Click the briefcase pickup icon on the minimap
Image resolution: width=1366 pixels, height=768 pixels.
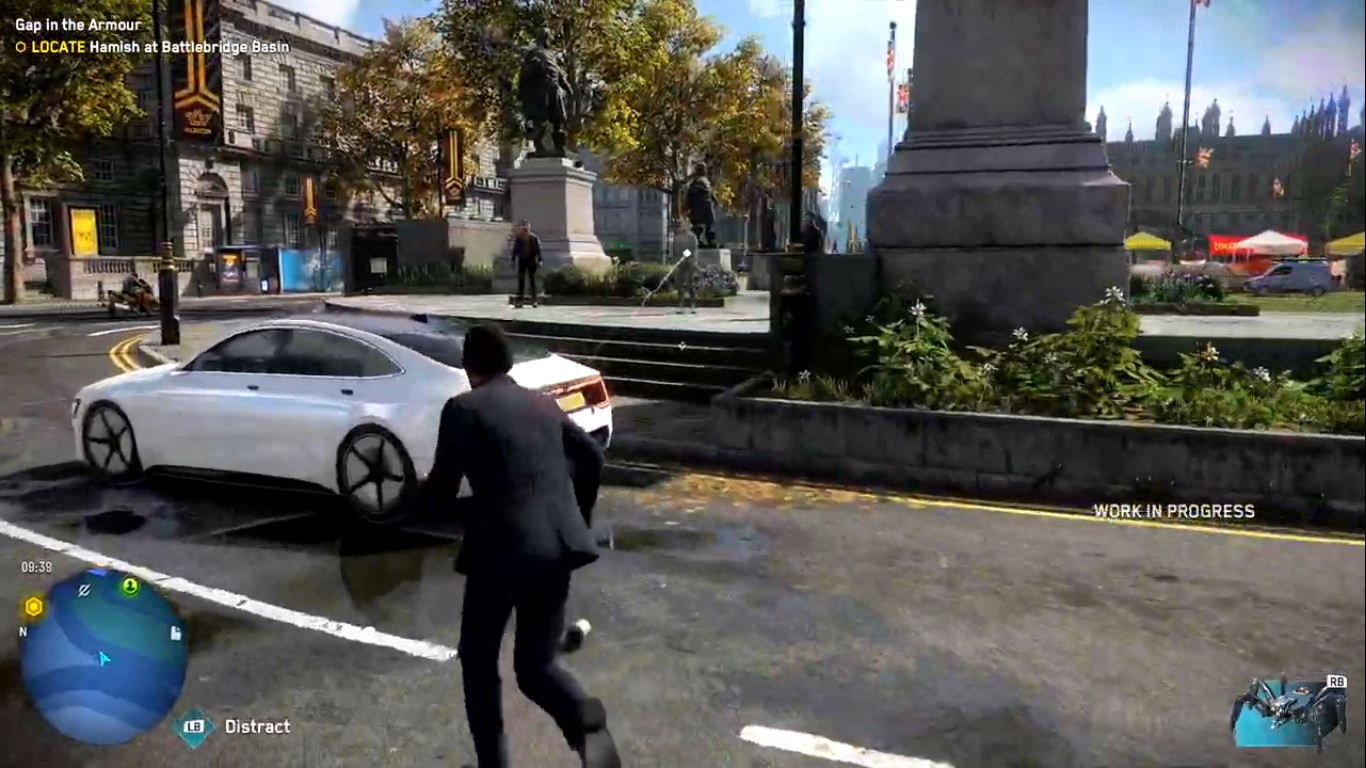pos(176,633)
